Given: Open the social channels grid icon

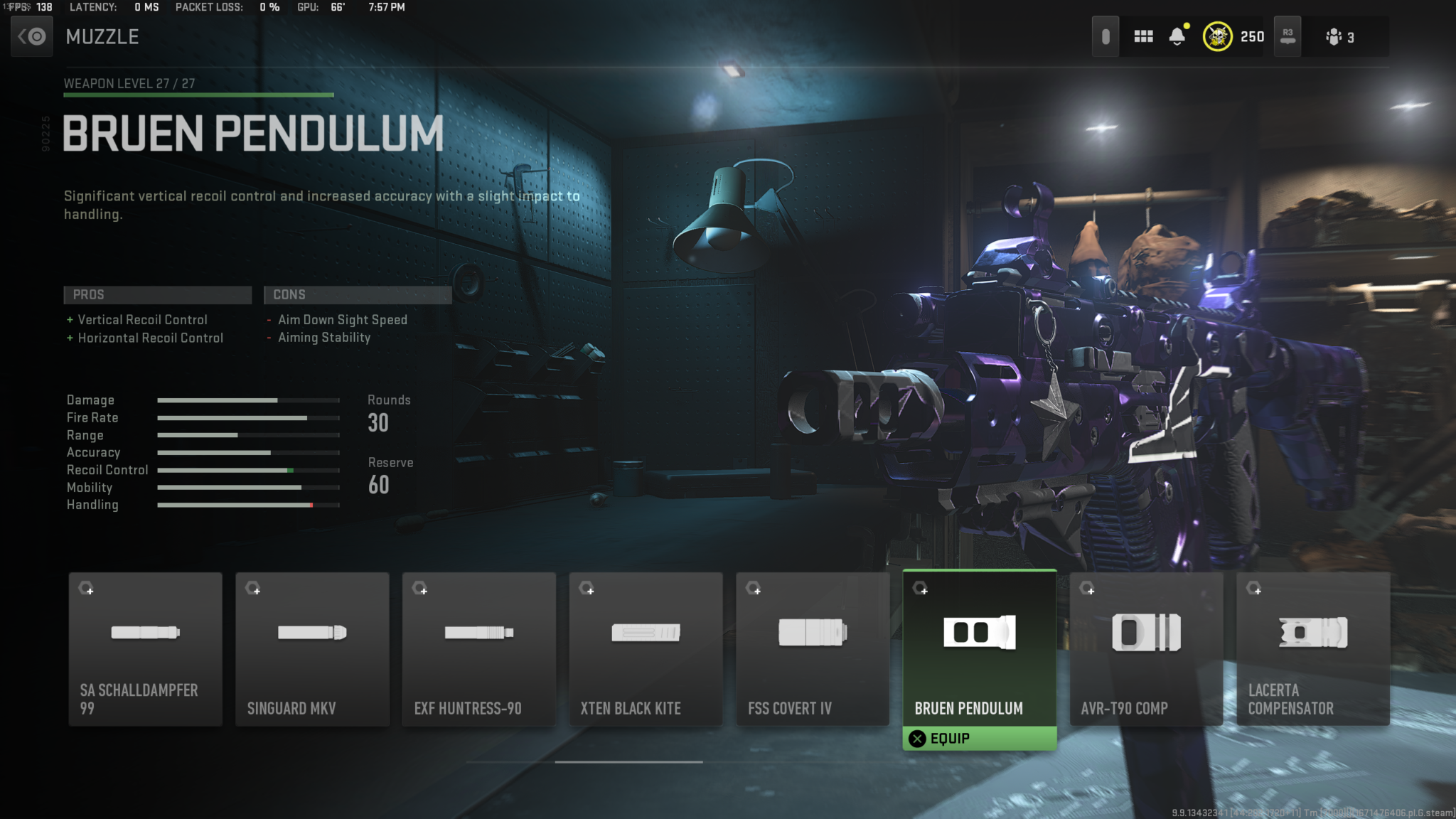Looking at the screenshot, I should [x=1144, y=36].
